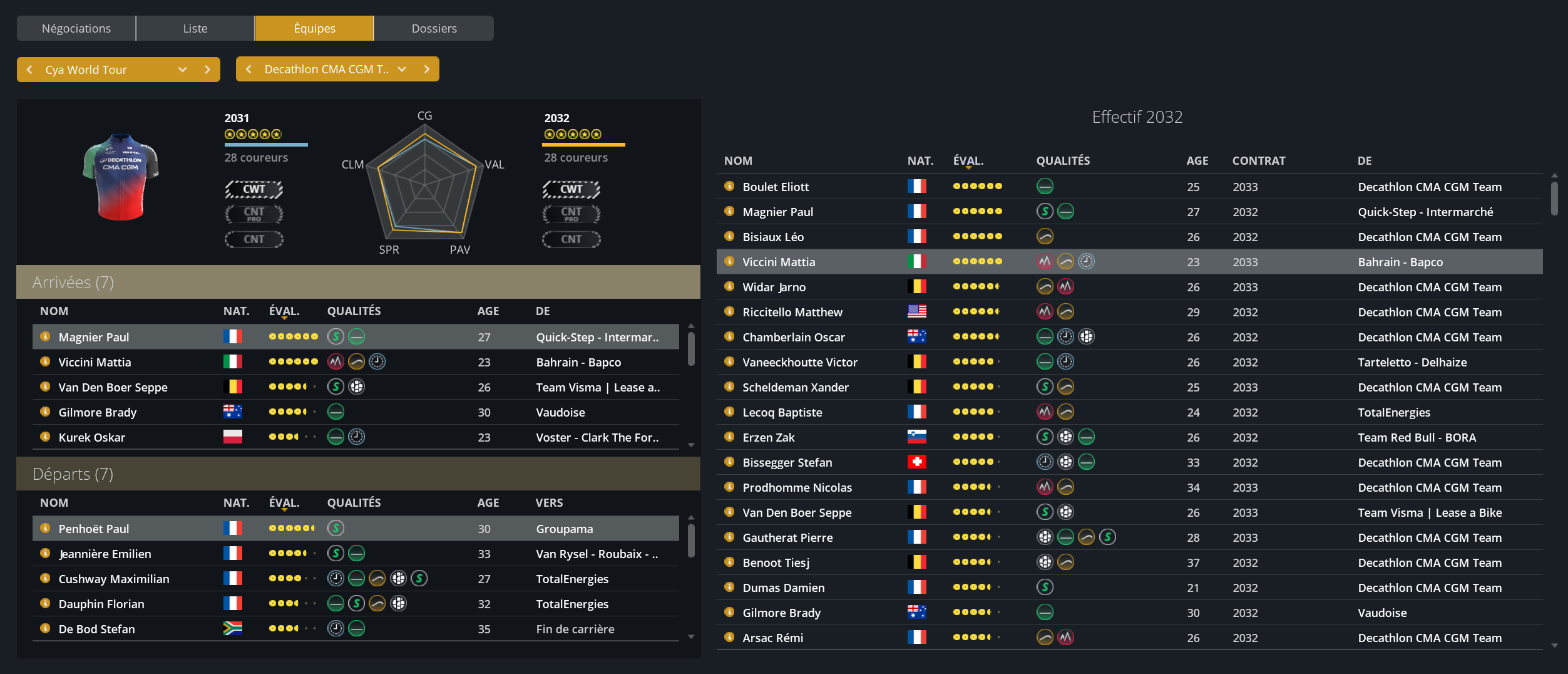
Task: Select Kurek Oskar arrival row
Action: 92,437
